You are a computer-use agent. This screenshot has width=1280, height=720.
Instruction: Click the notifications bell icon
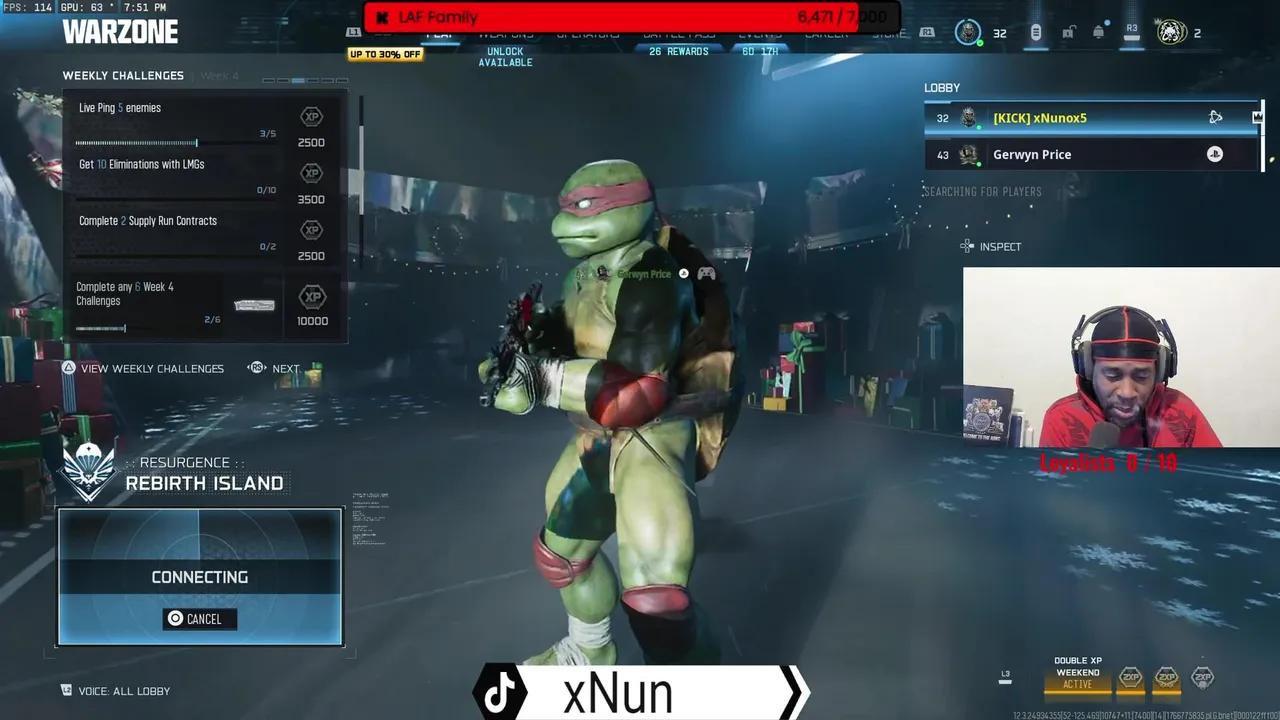click(1099, 31)
